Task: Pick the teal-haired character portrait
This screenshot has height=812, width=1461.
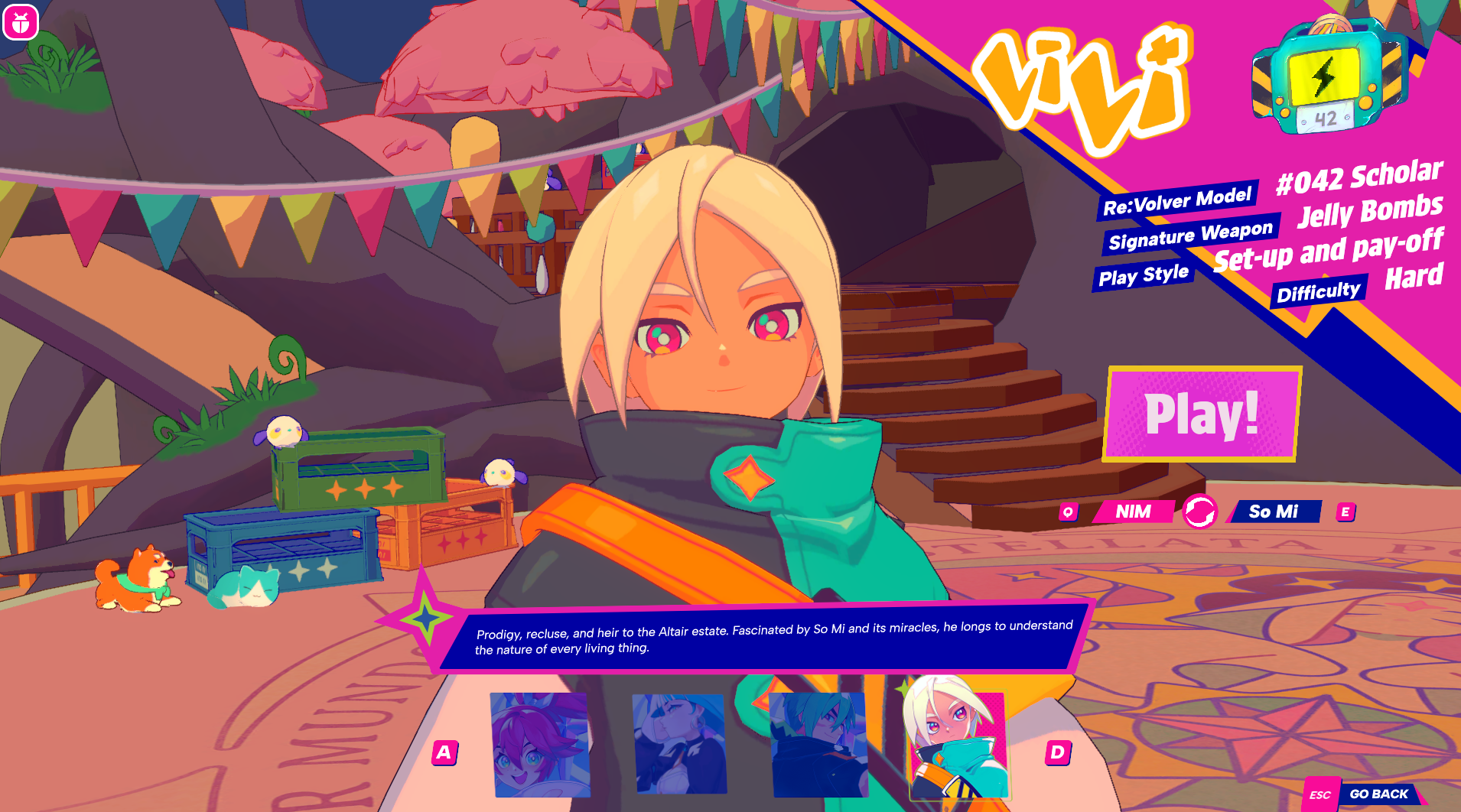Action: tap(819, 744)
